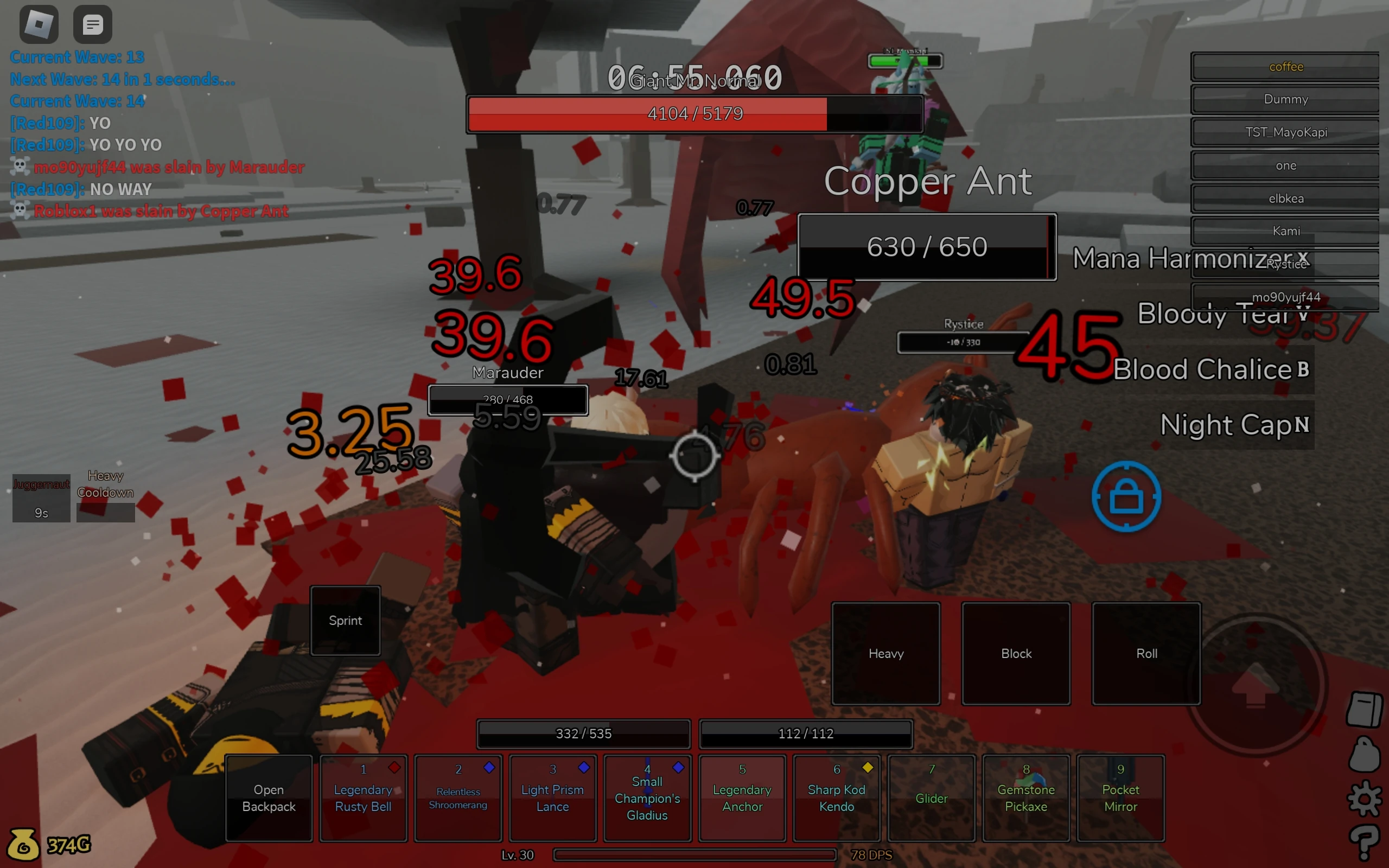Image resolution: width=1389 pixels, height=868 pixels.
Task: Toggle Sprint mode
Action: click(x=345, y=621)
